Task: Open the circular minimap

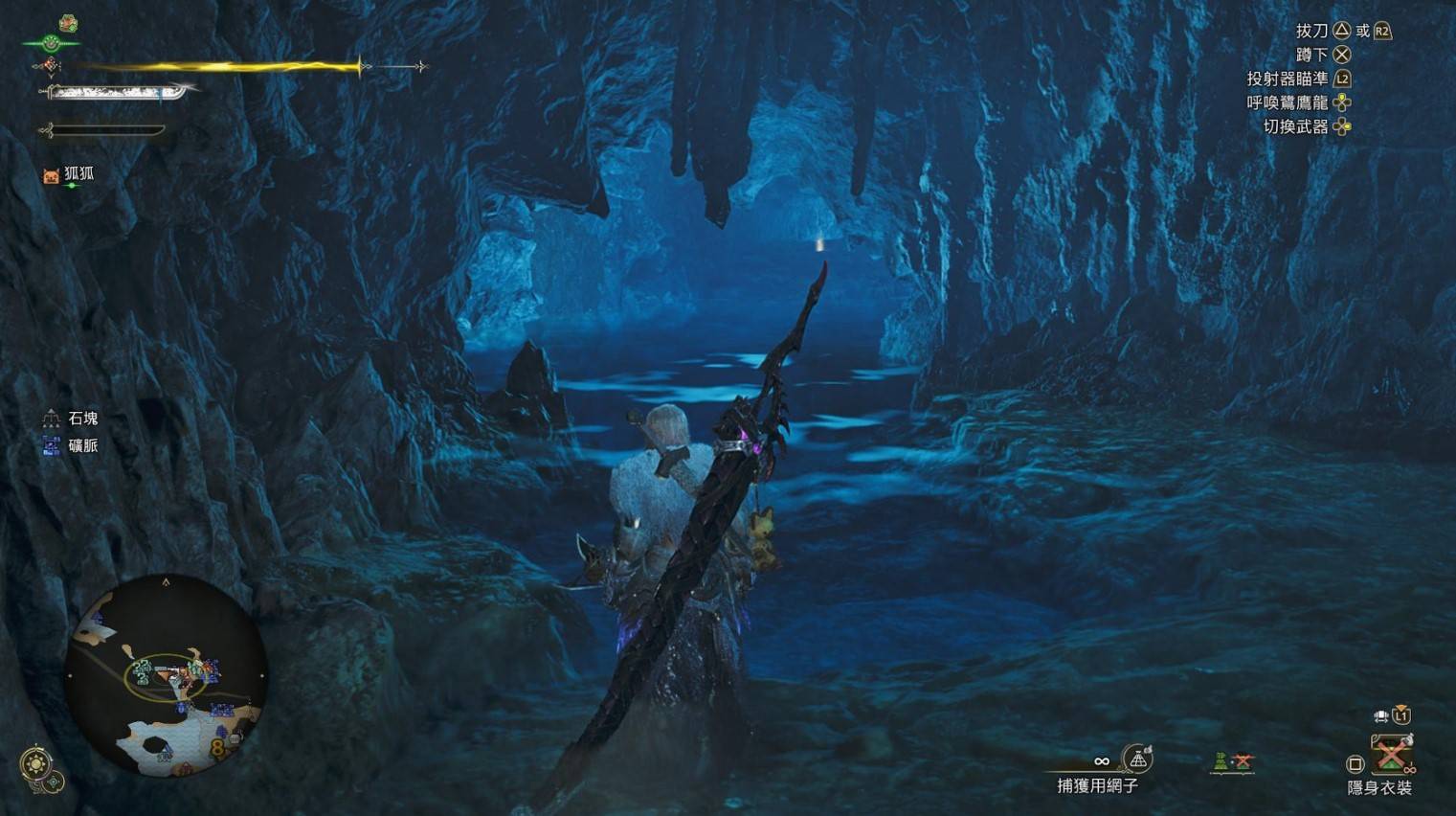Action: point(166,676)
